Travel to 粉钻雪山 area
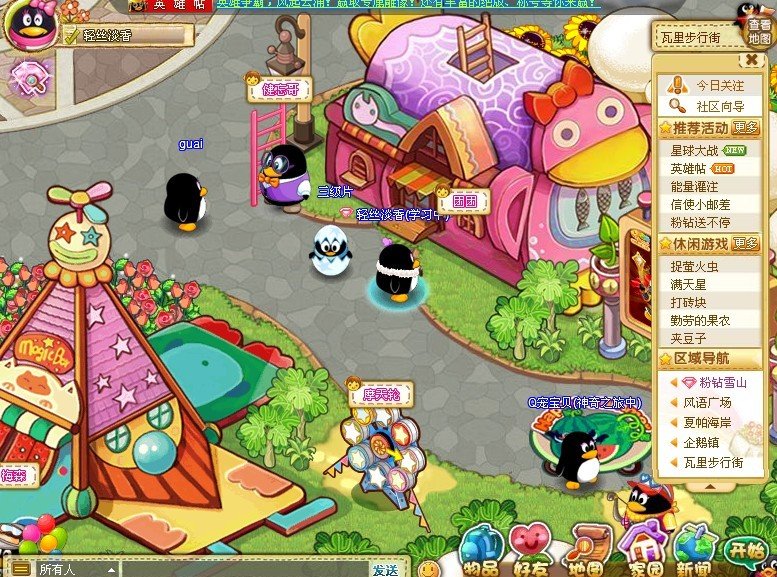The height and width of the screenshot is (577, 777). tap(722, 382)
